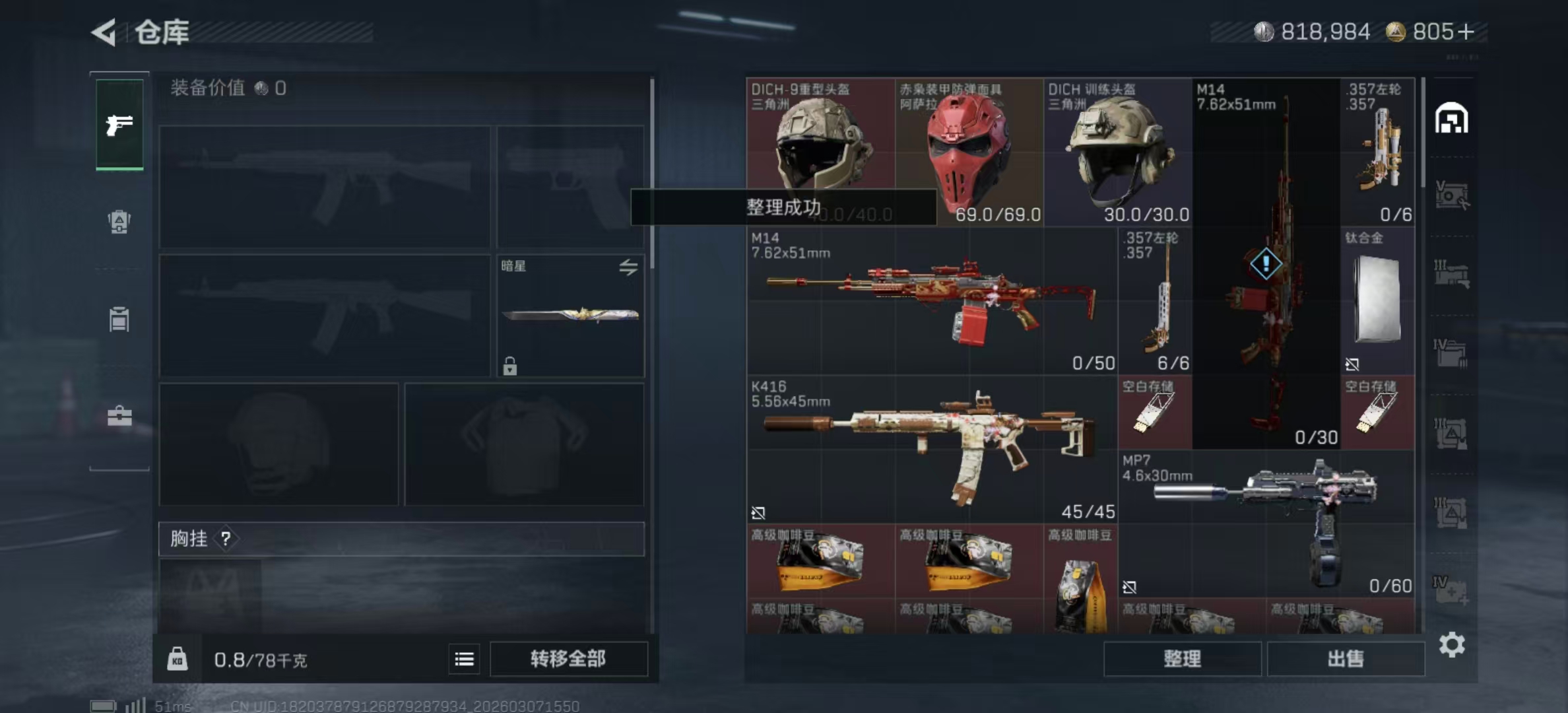
Task: Select the main stash icon tab
Action: pyautogui.click(x=1451, y=119)
